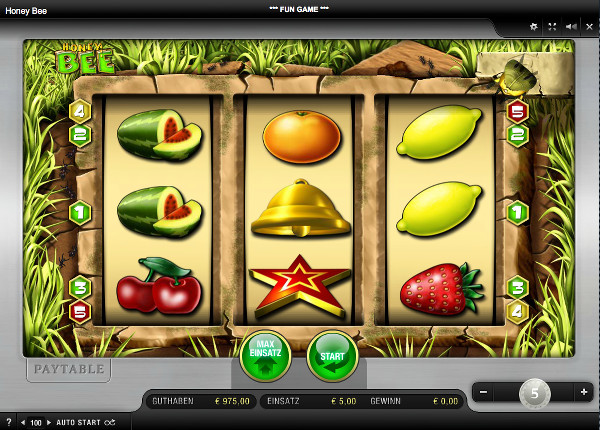Mute the game sound with the speaker icon
Viewport: 600px width, 430px height.
(x=570, y=27)
